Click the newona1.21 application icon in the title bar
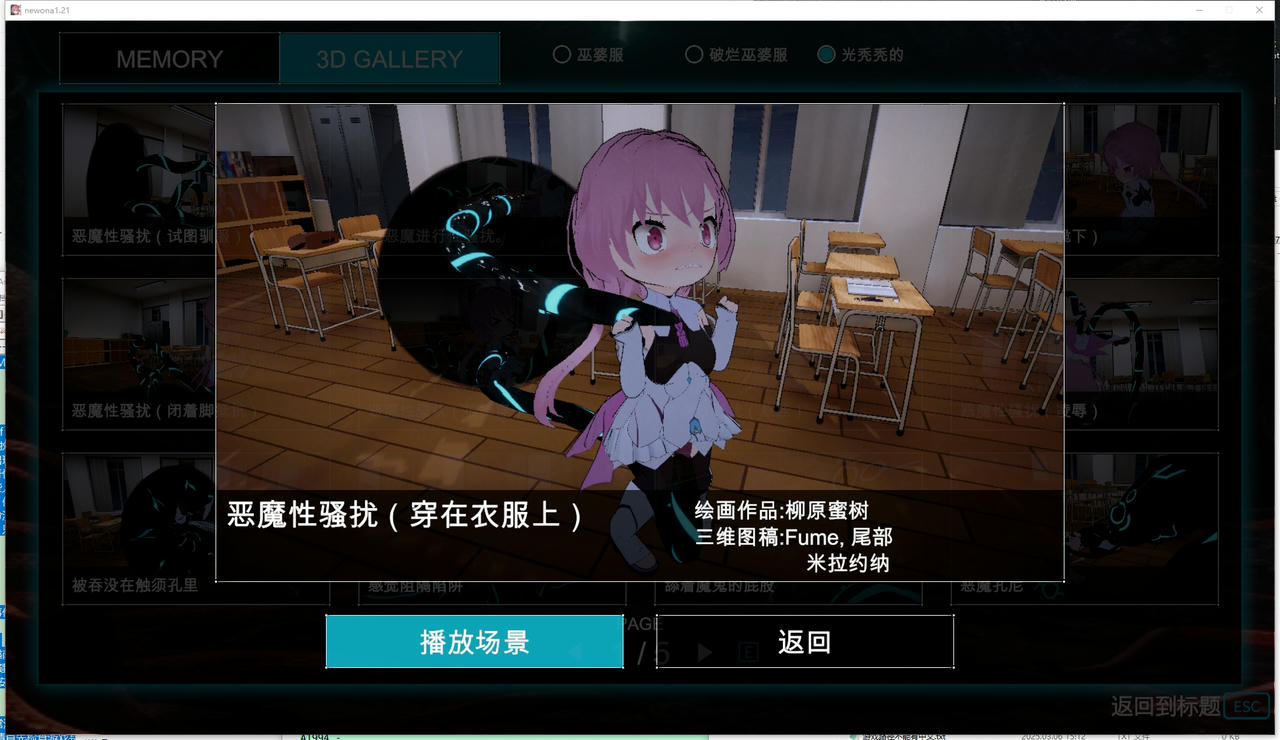The width and height of the screenshot is (1280, 740). [x=14, y=9]
